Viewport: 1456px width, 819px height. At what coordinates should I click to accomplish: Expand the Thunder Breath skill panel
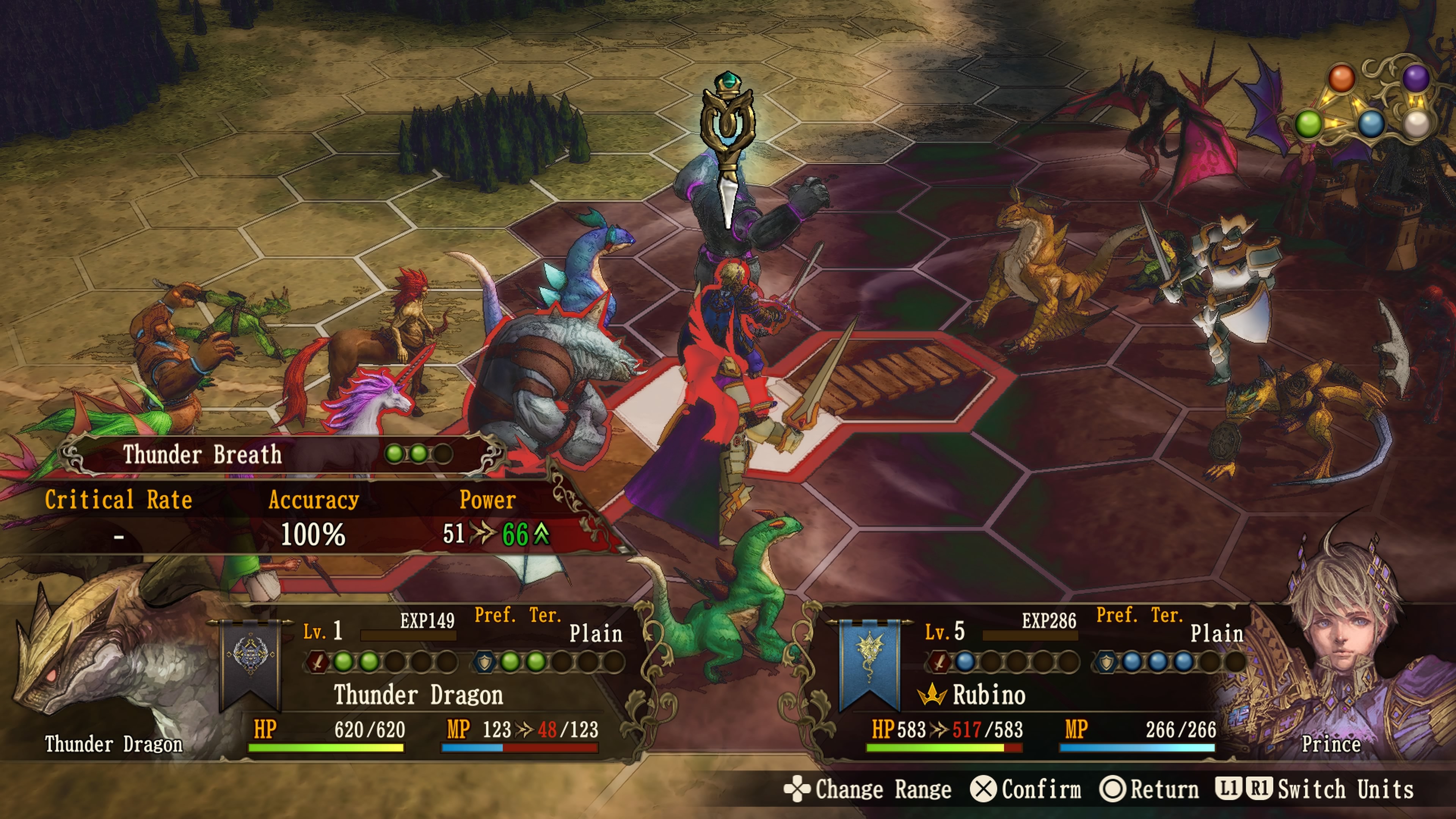coord(201,454)
